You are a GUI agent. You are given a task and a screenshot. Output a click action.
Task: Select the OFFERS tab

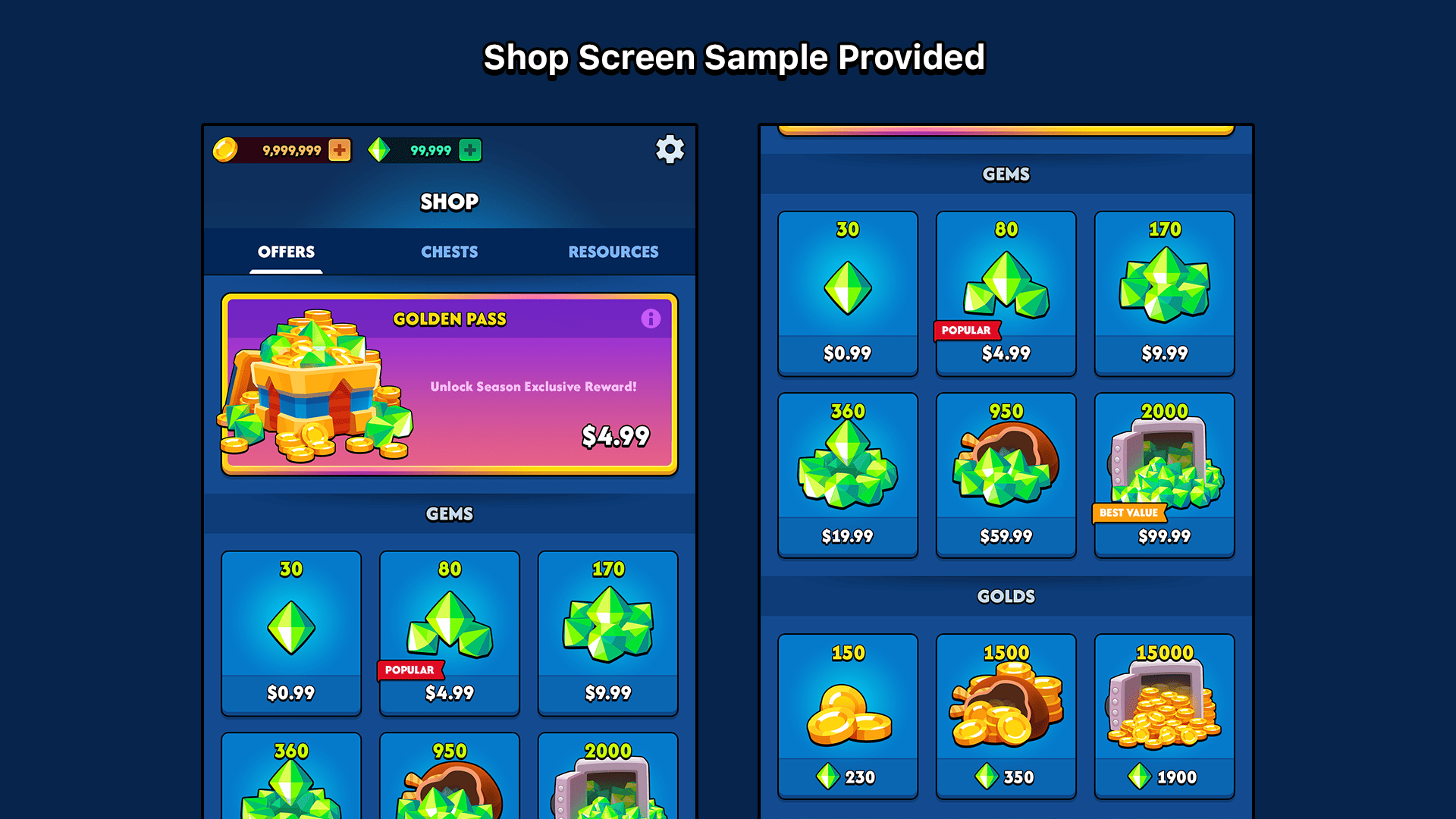tap(285, 252)
